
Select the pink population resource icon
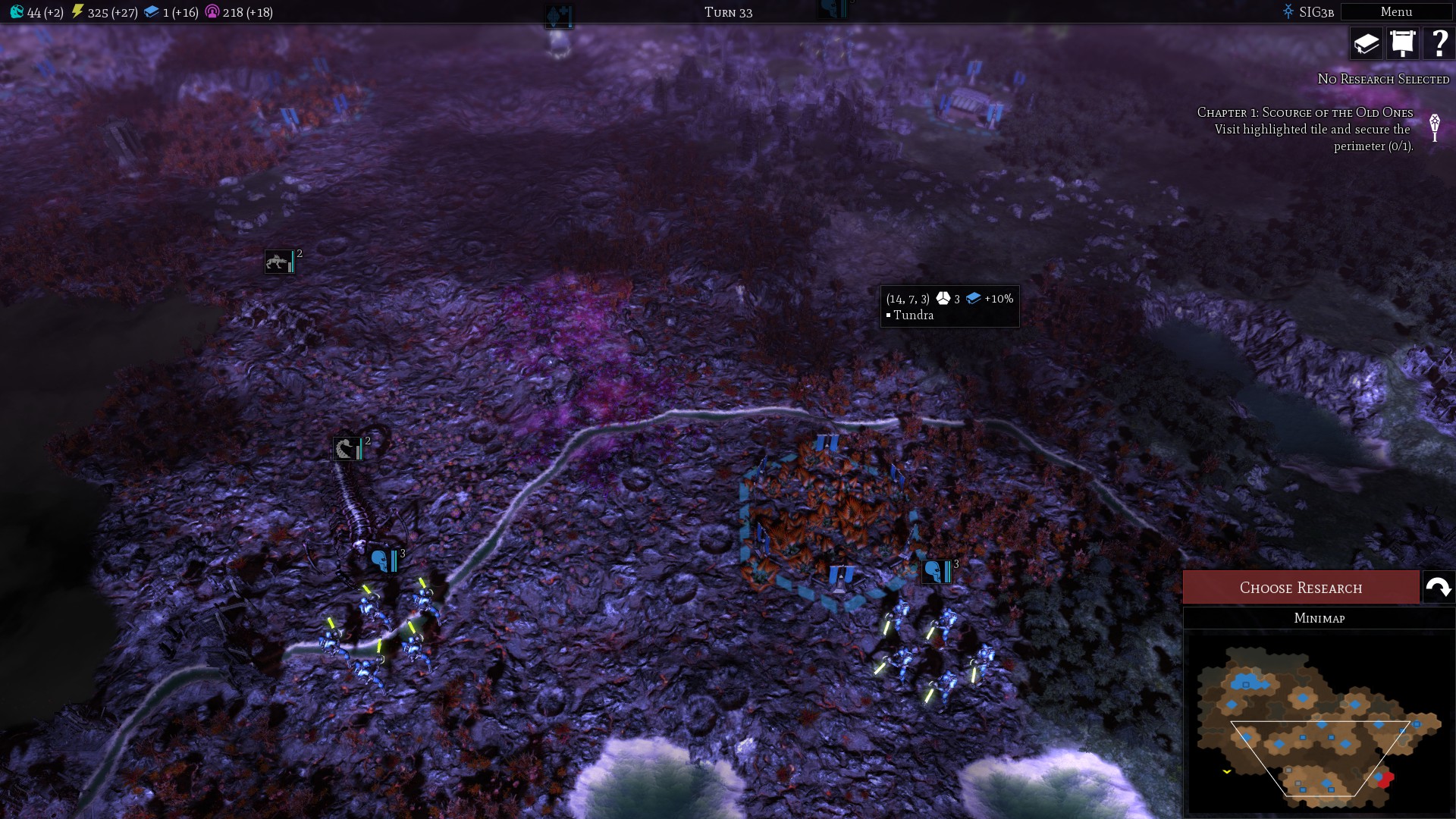[x=213, y=11]
